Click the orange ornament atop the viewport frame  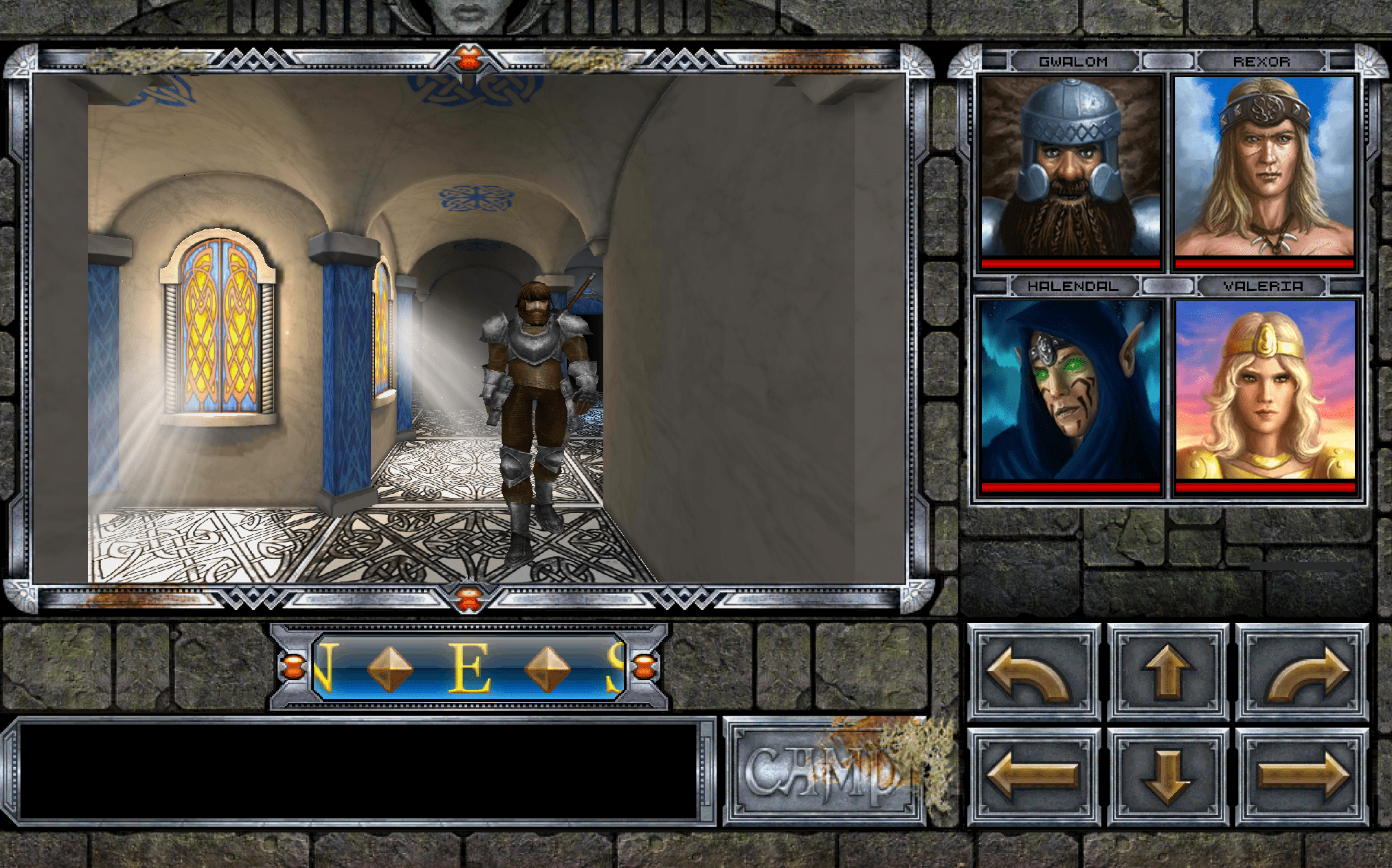tap(470, 58)
